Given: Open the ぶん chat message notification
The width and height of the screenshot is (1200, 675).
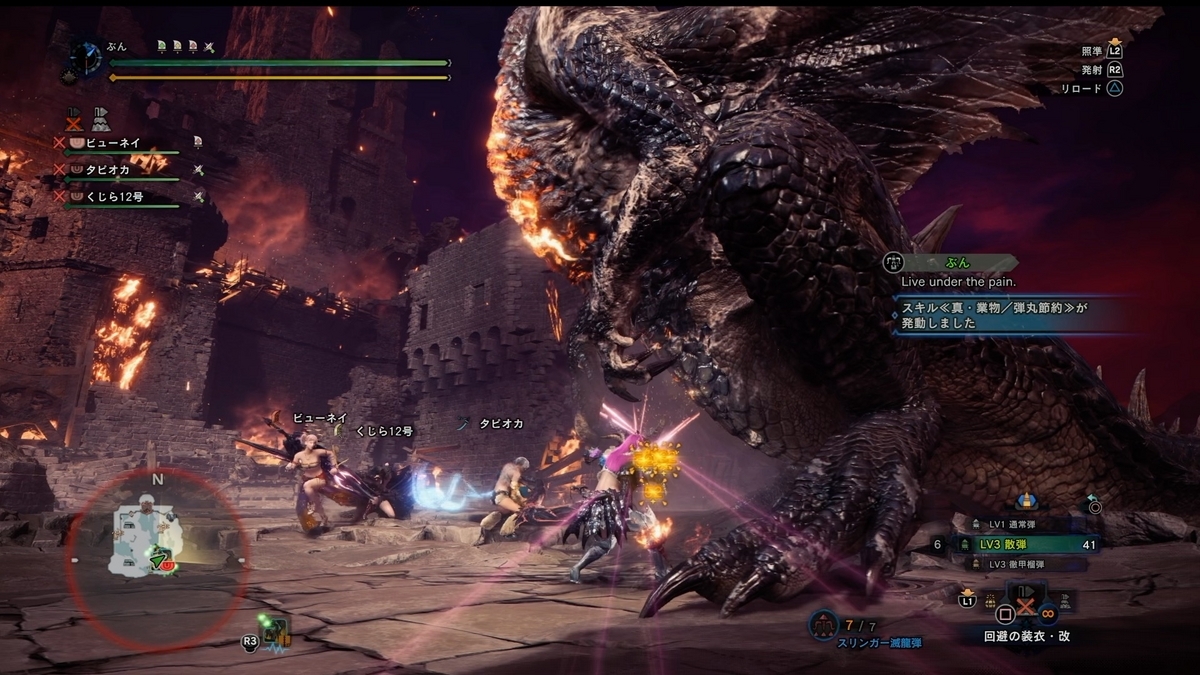Looking at the screenshot, I should pyautogui.click(x=955, y=263).
